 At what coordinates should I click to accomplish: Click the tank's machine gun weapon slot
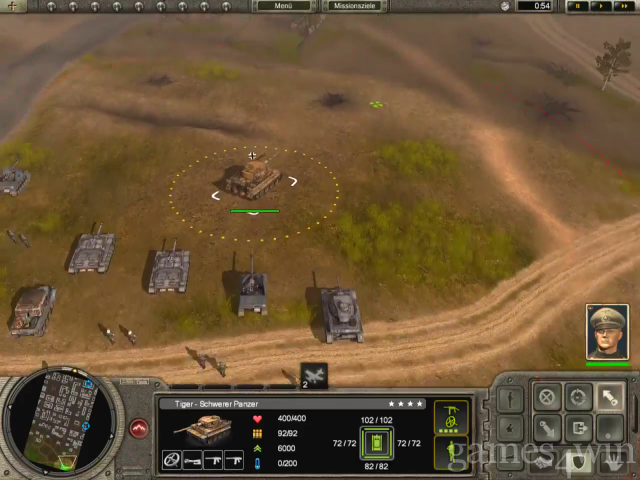213,460
